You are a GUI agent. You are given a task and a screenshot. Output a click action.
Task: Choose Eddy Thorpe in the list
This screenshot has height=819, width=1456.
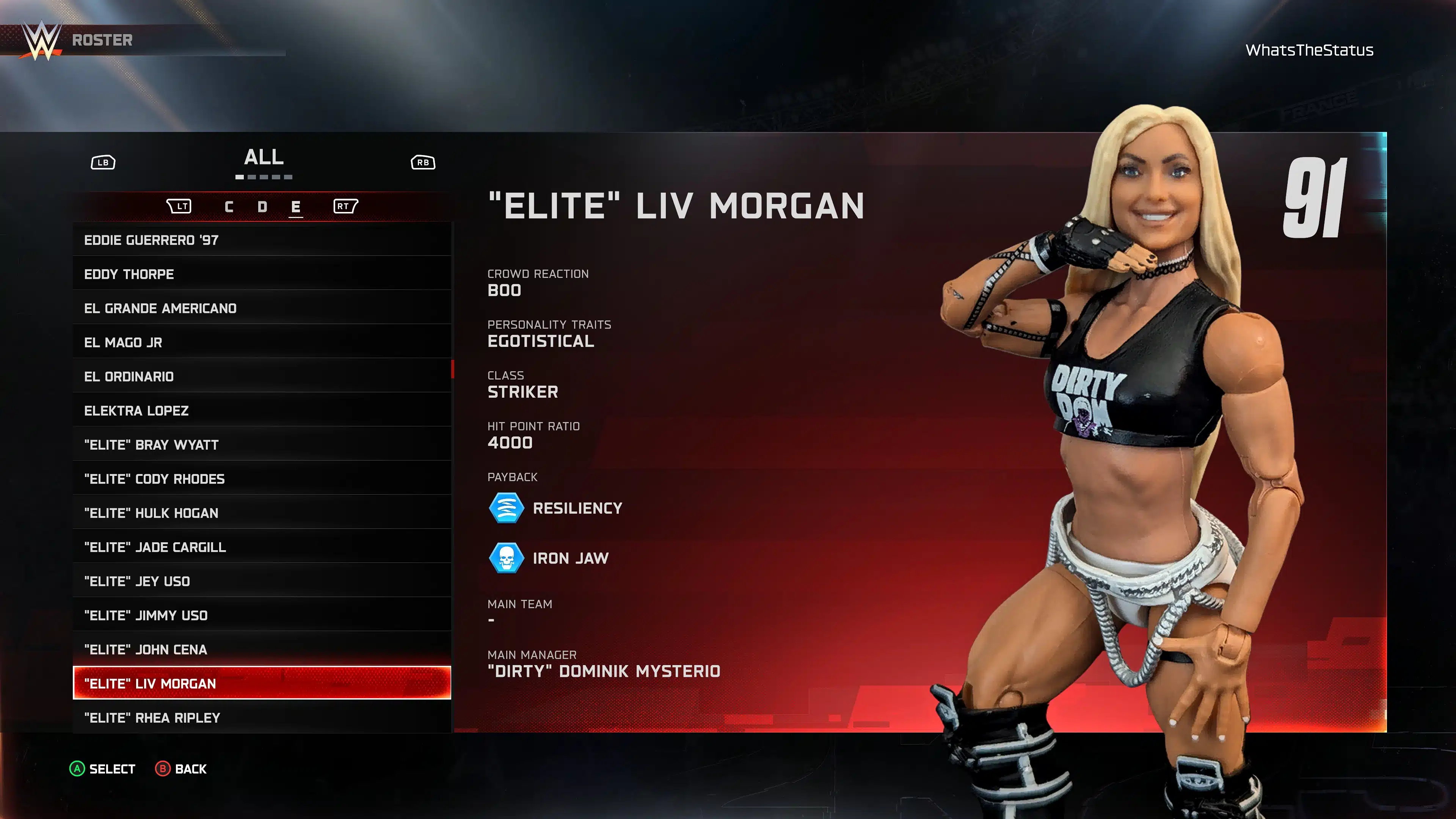click(x=262, y=274)
